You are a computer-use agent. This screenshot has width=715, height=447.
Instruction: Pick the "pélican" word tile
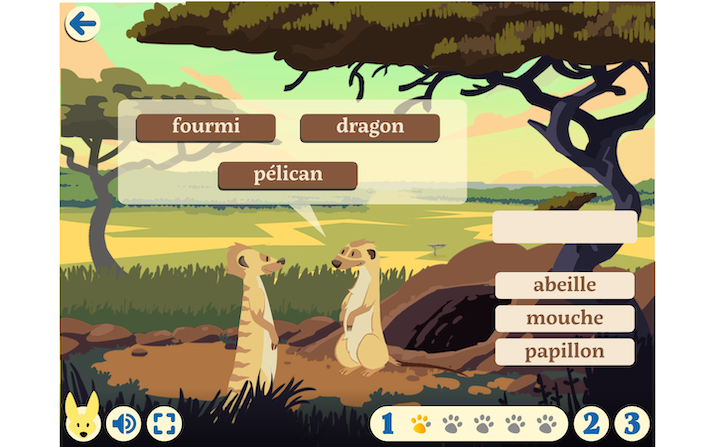[288, 175]
